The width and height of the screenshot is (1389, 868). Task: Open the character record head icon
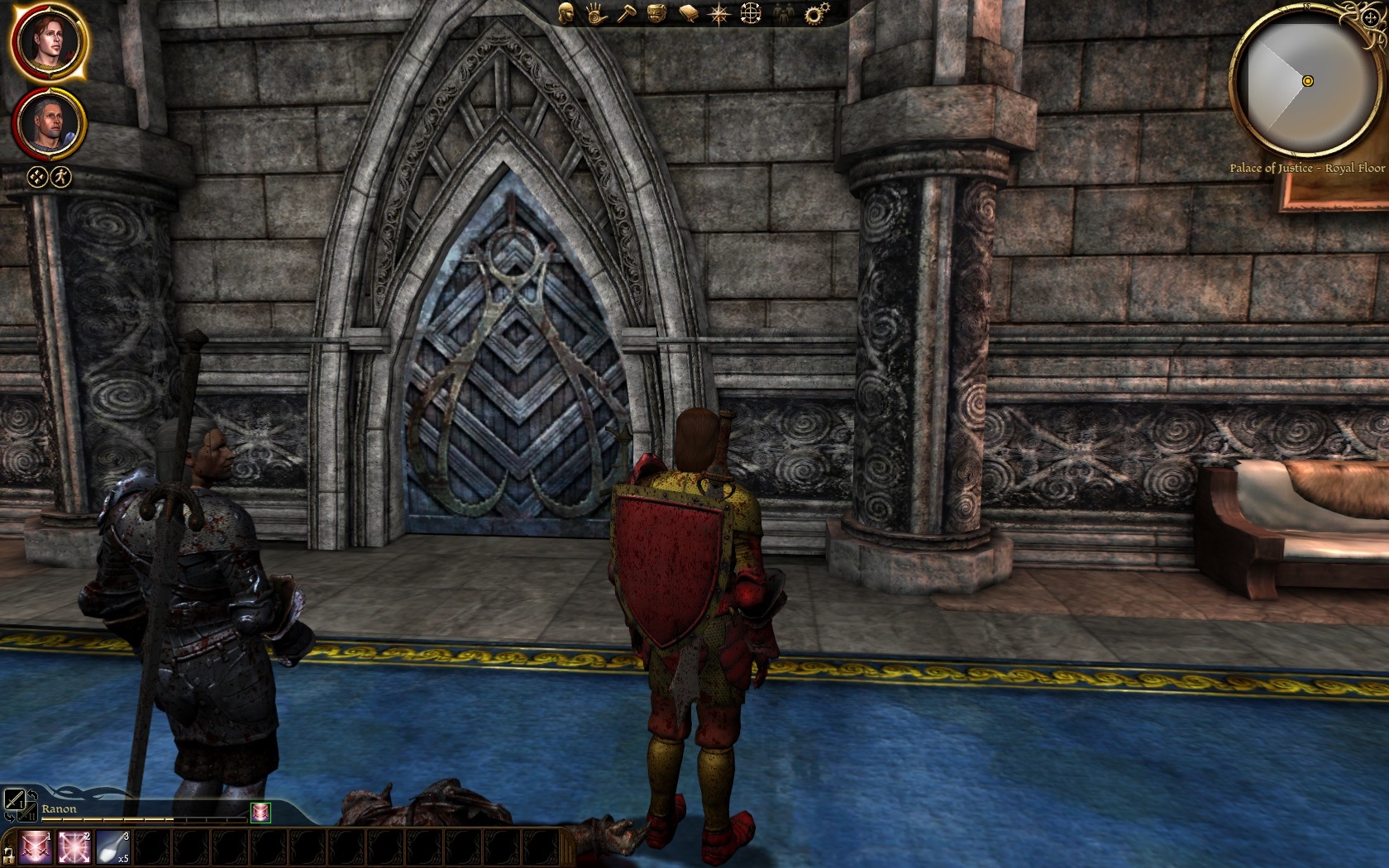[x=566, y=13]
